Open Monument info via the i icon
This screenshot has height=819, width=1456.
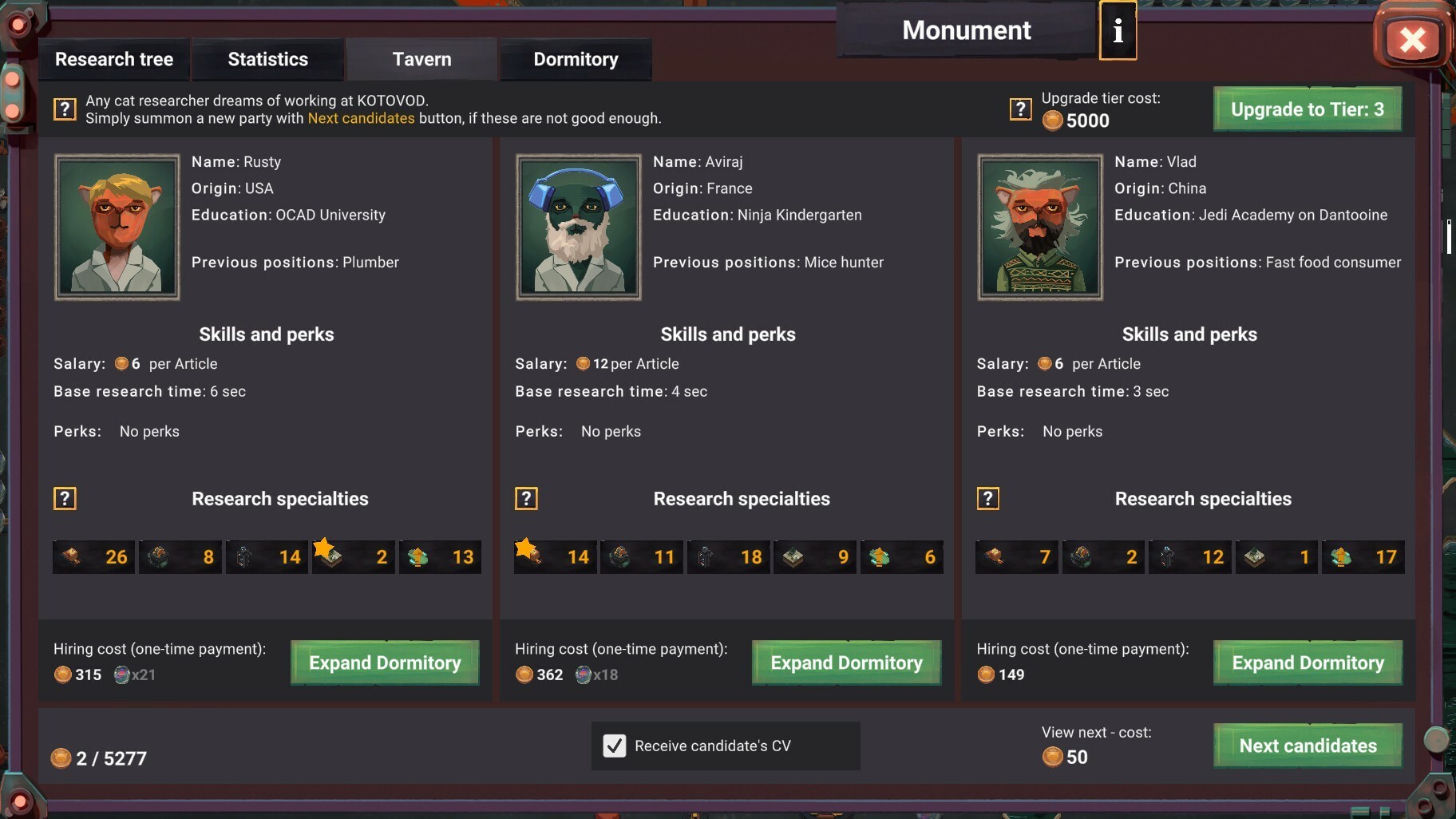tap(1117, 30)
